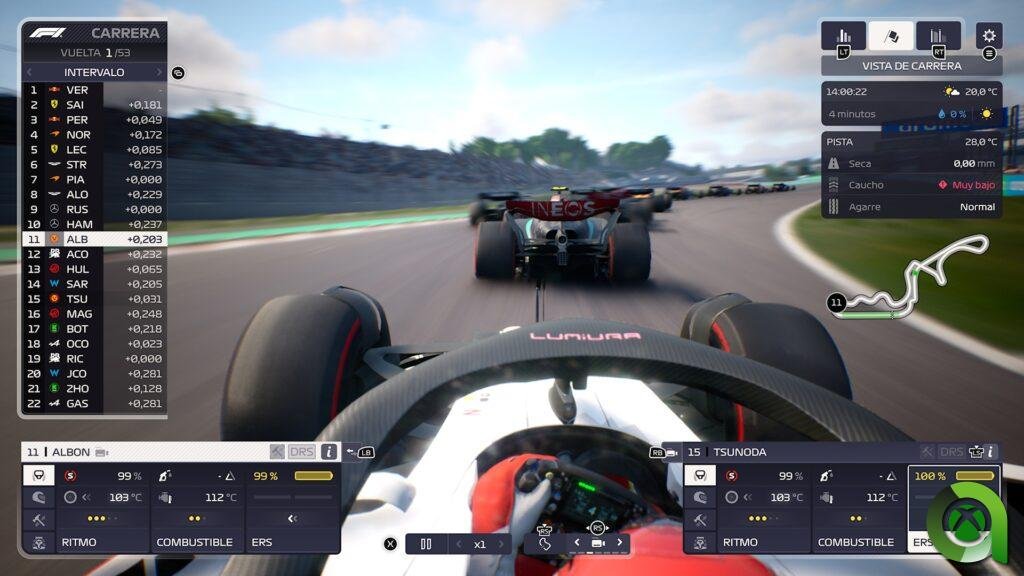Show next timing mode after Intervalo
This screenshot has width=1024, height=576.
158,72
